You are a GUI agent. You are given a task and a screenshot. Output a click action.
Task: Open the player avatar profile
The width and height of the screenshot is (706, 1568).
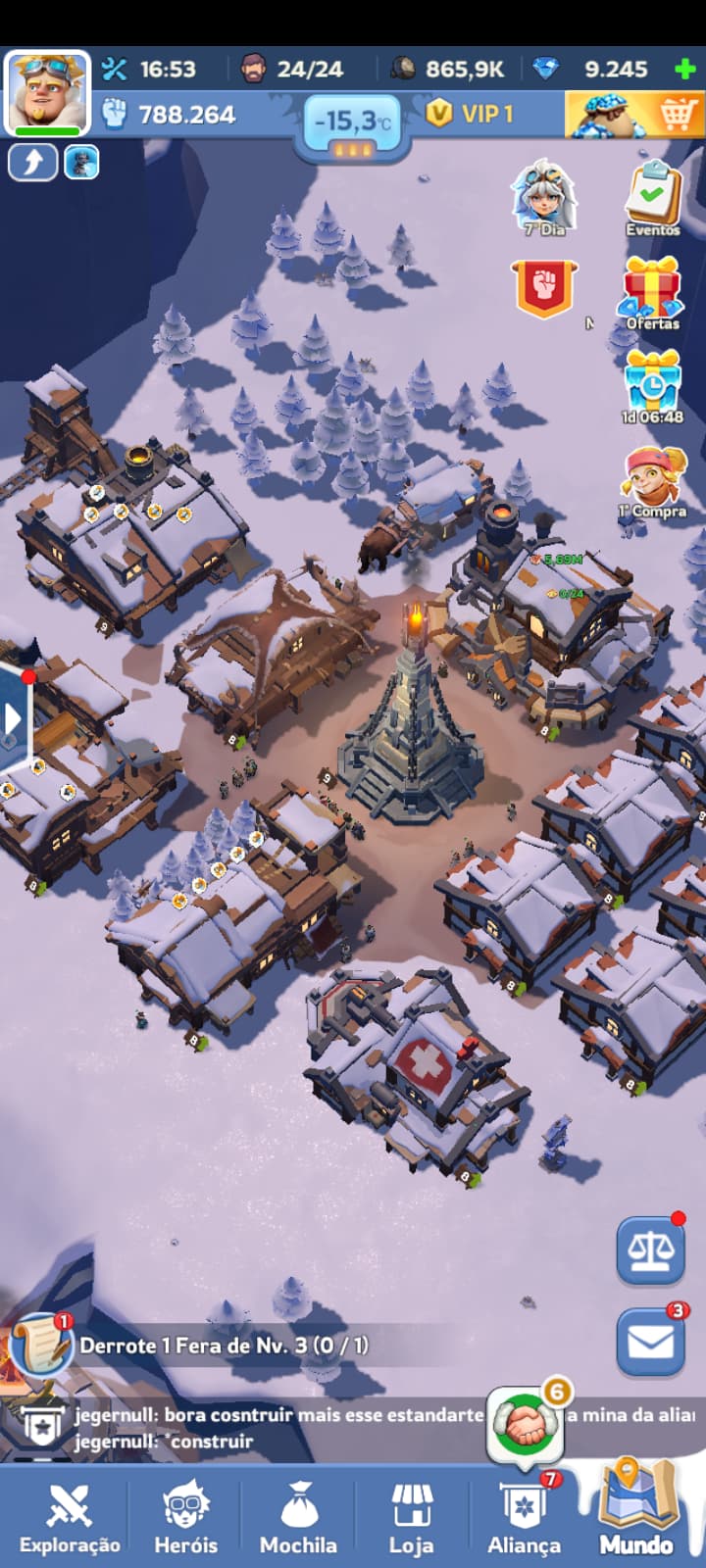tap(47, 92)
